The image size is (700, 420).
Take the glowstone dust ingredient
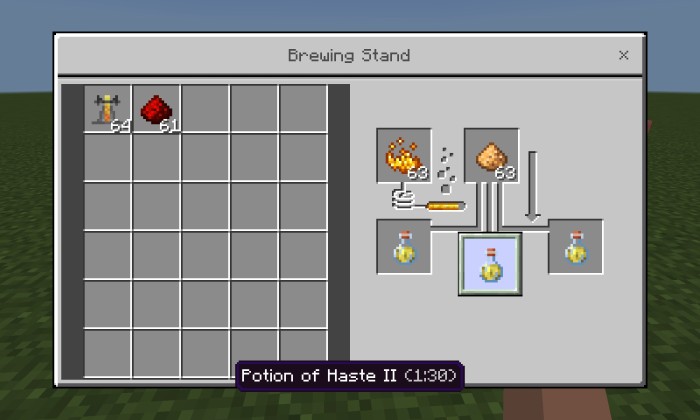click(491, 155)
